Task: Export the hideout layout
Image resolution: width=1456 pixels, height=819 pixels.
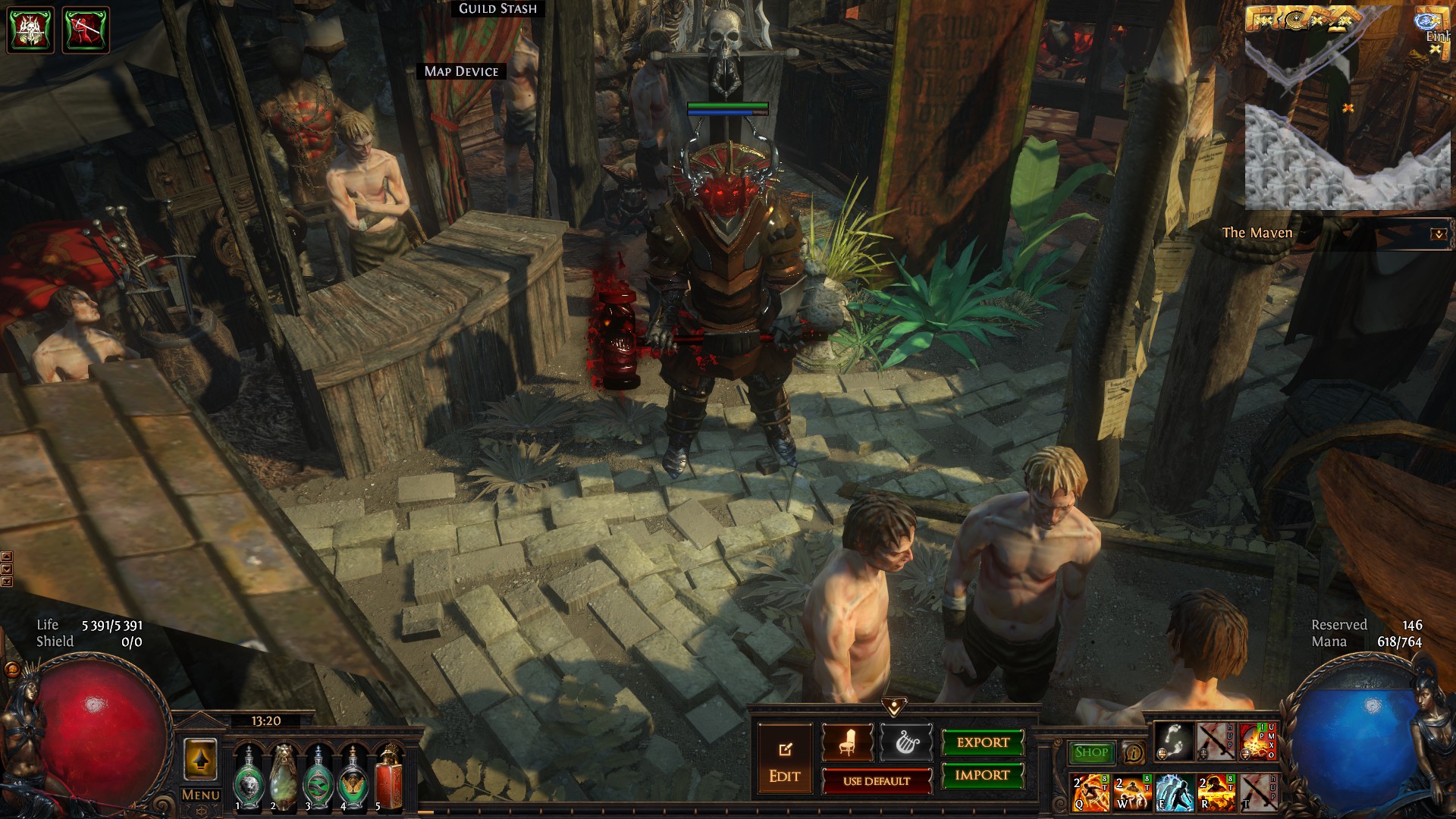Action: pos(983,742)
